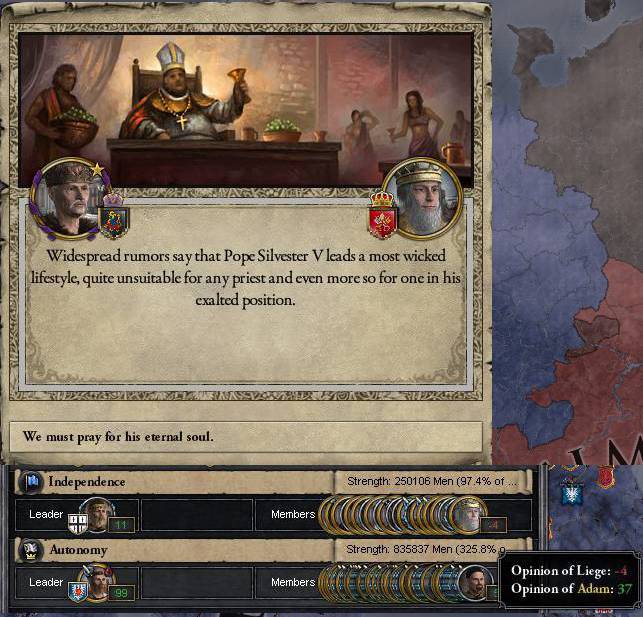View last member portrait of Autonomy faction
The width and height of the screenshot is (643, 617).
tap(475, 583)
